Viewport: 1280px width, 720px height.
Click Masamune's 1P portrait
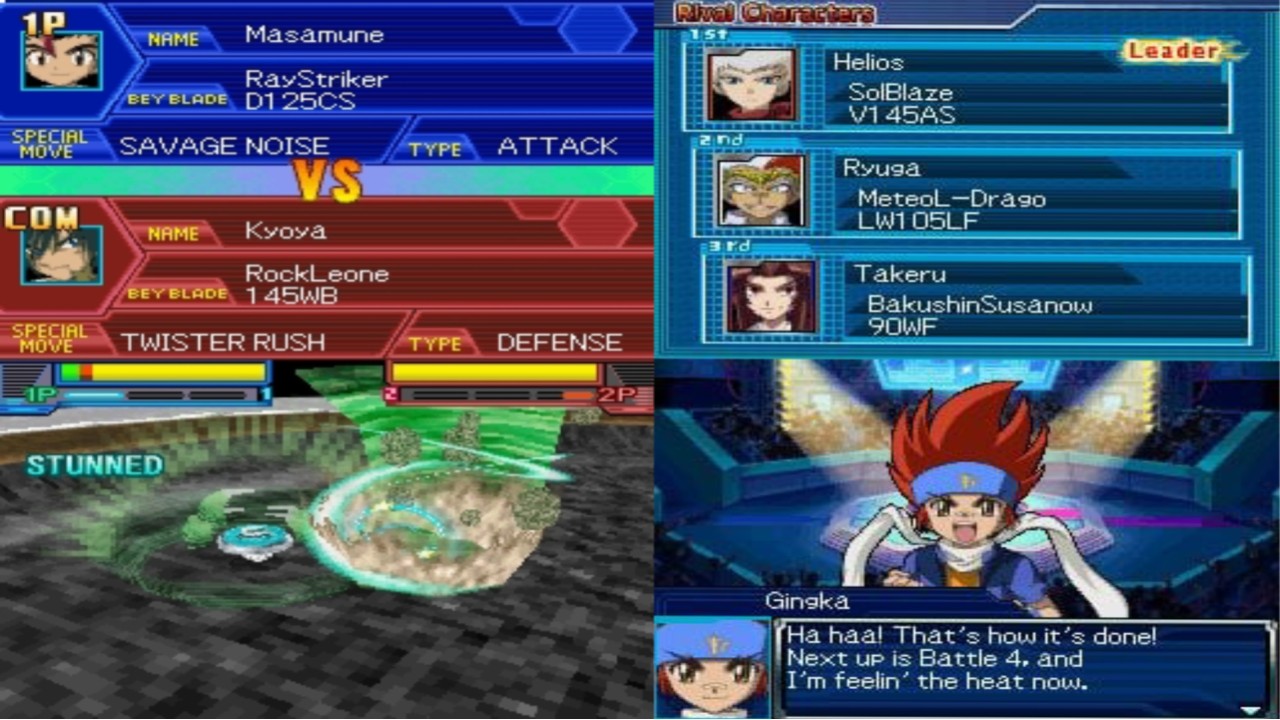[61, 59]
